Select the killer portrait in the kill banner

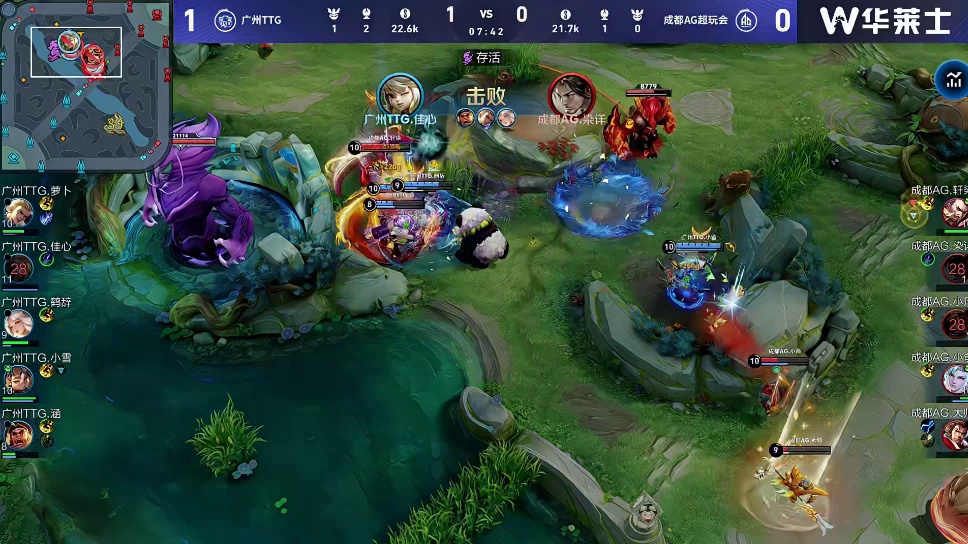400,95
